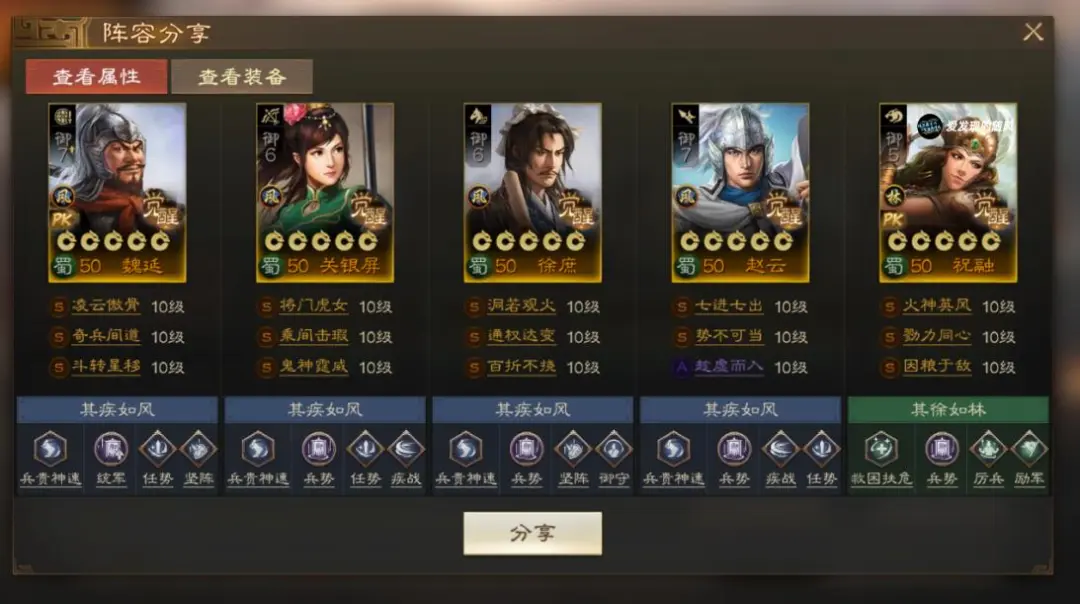Select the A-rank 趁虚而入 skill

coord(728,367)
